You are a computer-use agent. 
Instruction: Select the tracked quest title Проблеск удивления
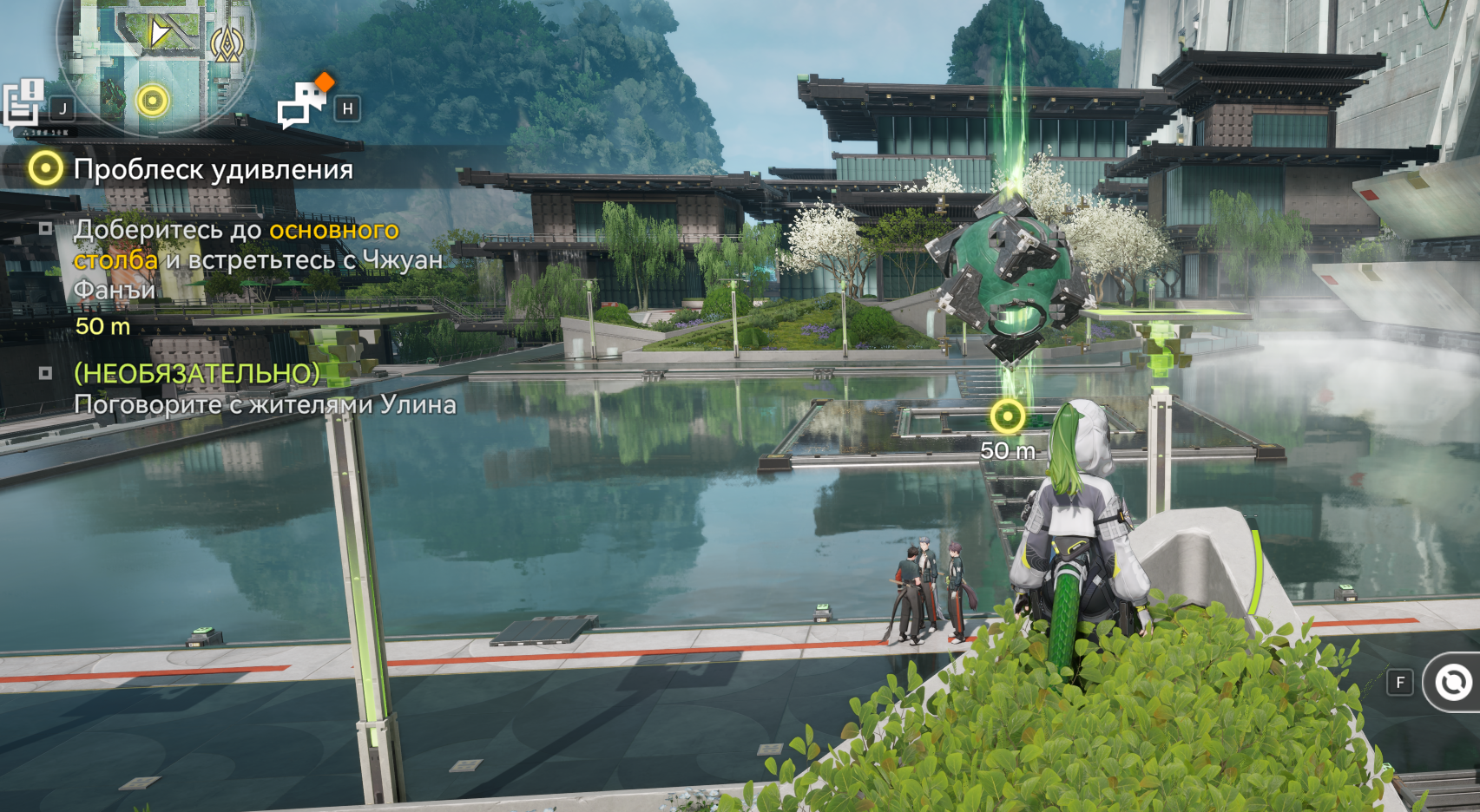tap(213, 169)
